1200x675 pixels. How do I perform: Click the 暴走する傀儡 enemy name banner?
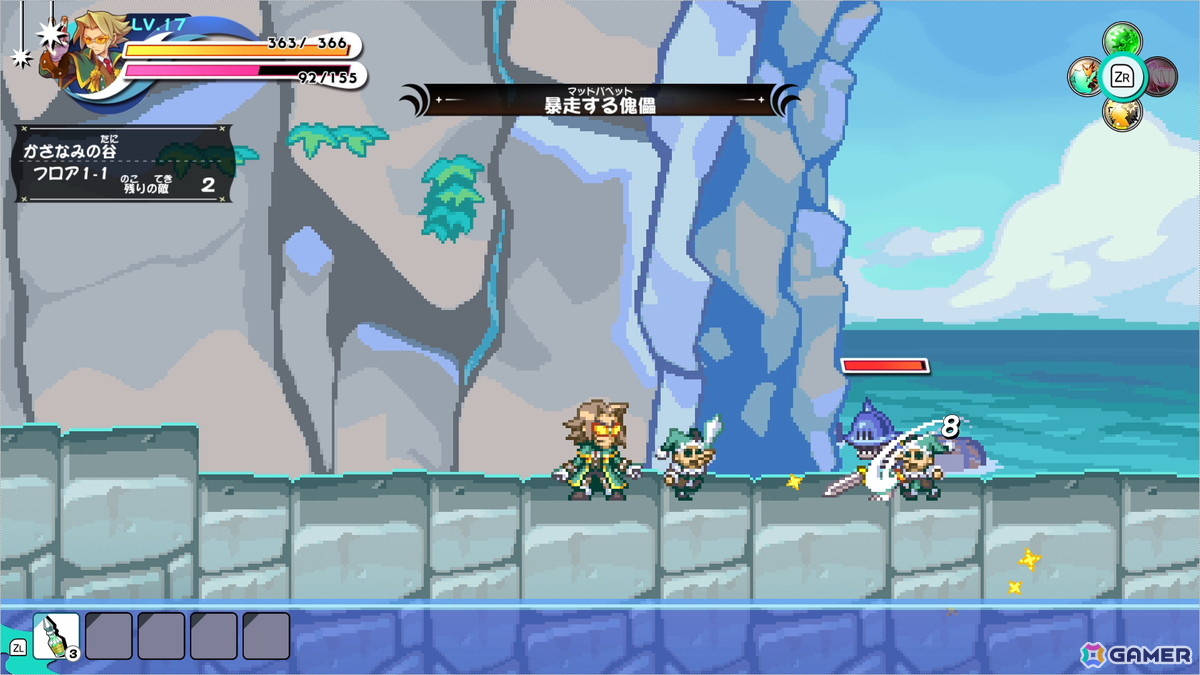[x=599, y=100]
